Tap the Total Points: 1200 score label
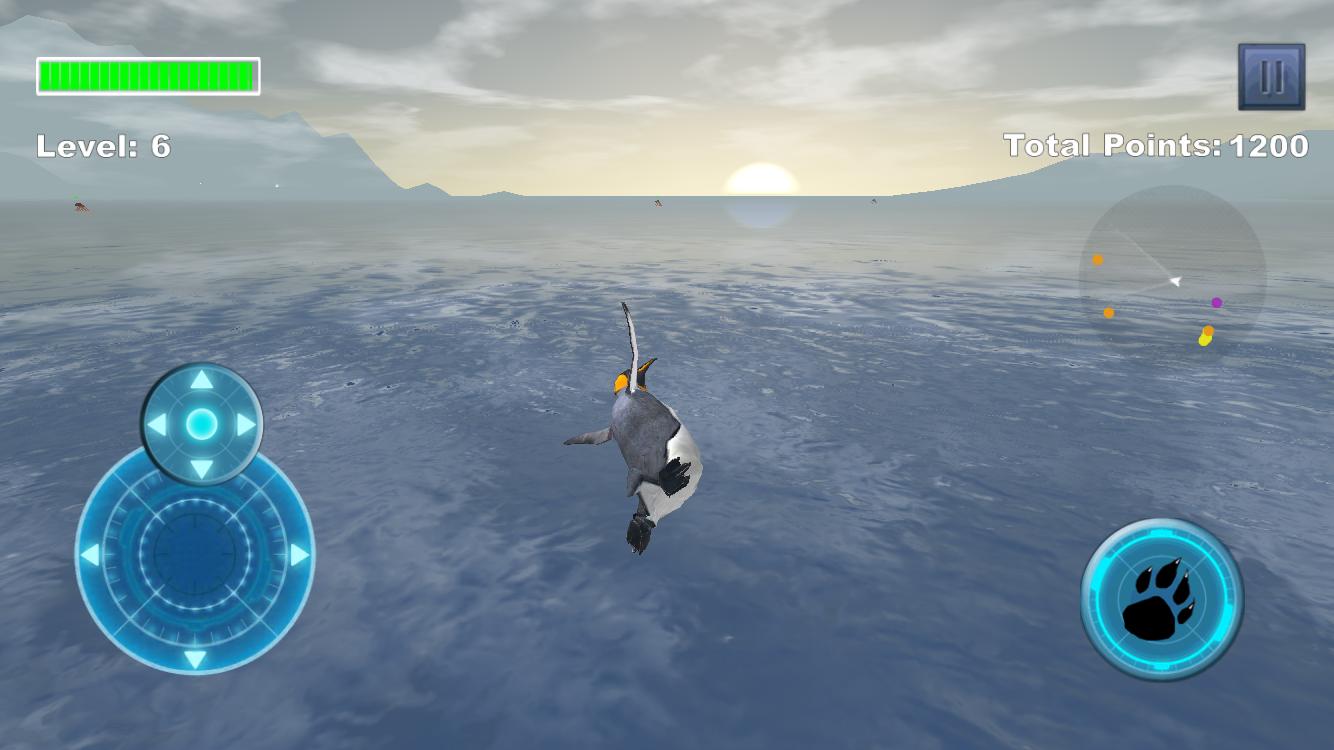 pyautogui.click(x=1155, y=145)
